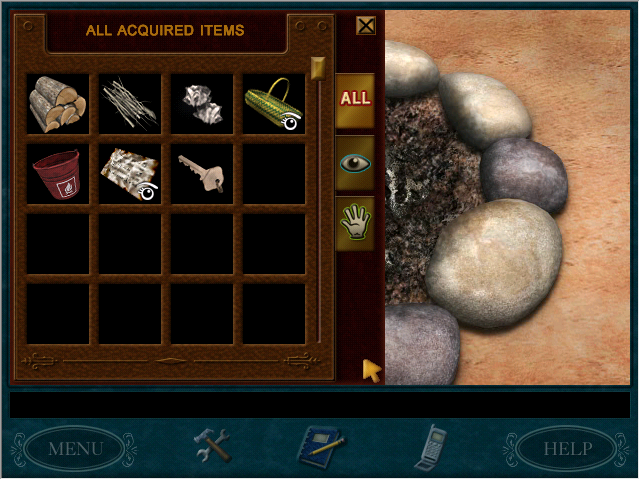Pick the birch bark item
The image size is (640, 480).
click(130, 174)
